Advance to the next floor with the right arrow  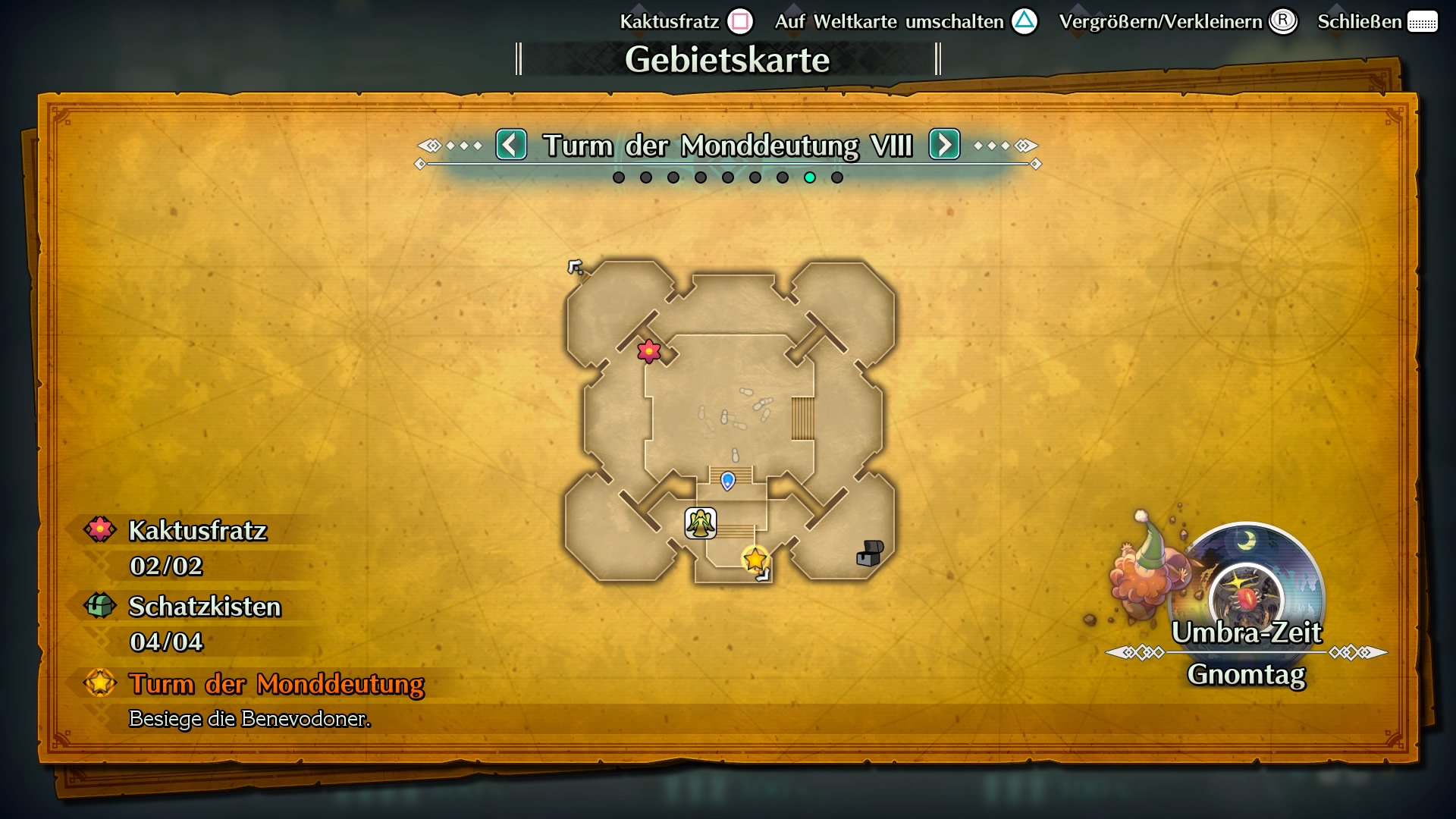[x=943, y=146]
